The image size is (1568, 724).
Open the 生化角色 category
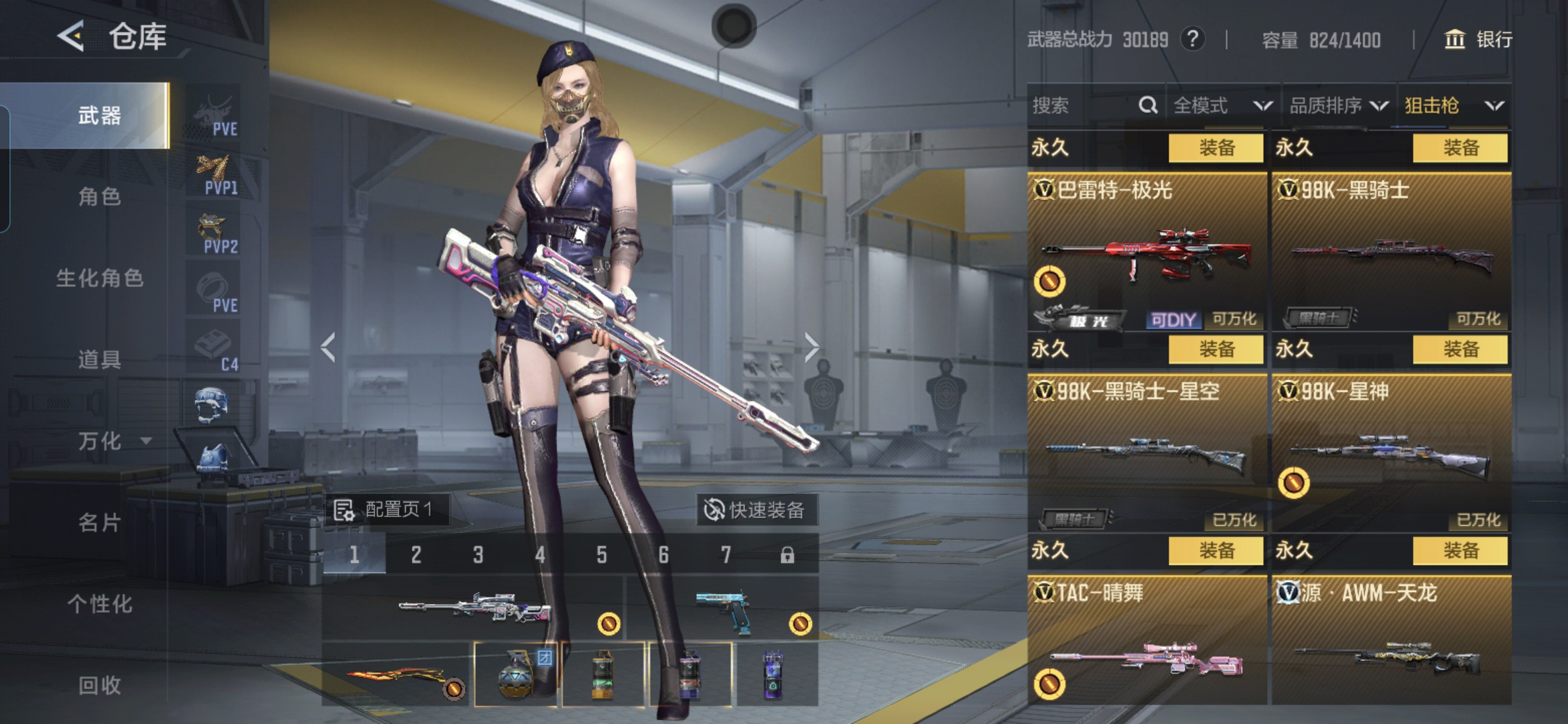(99, 278)
